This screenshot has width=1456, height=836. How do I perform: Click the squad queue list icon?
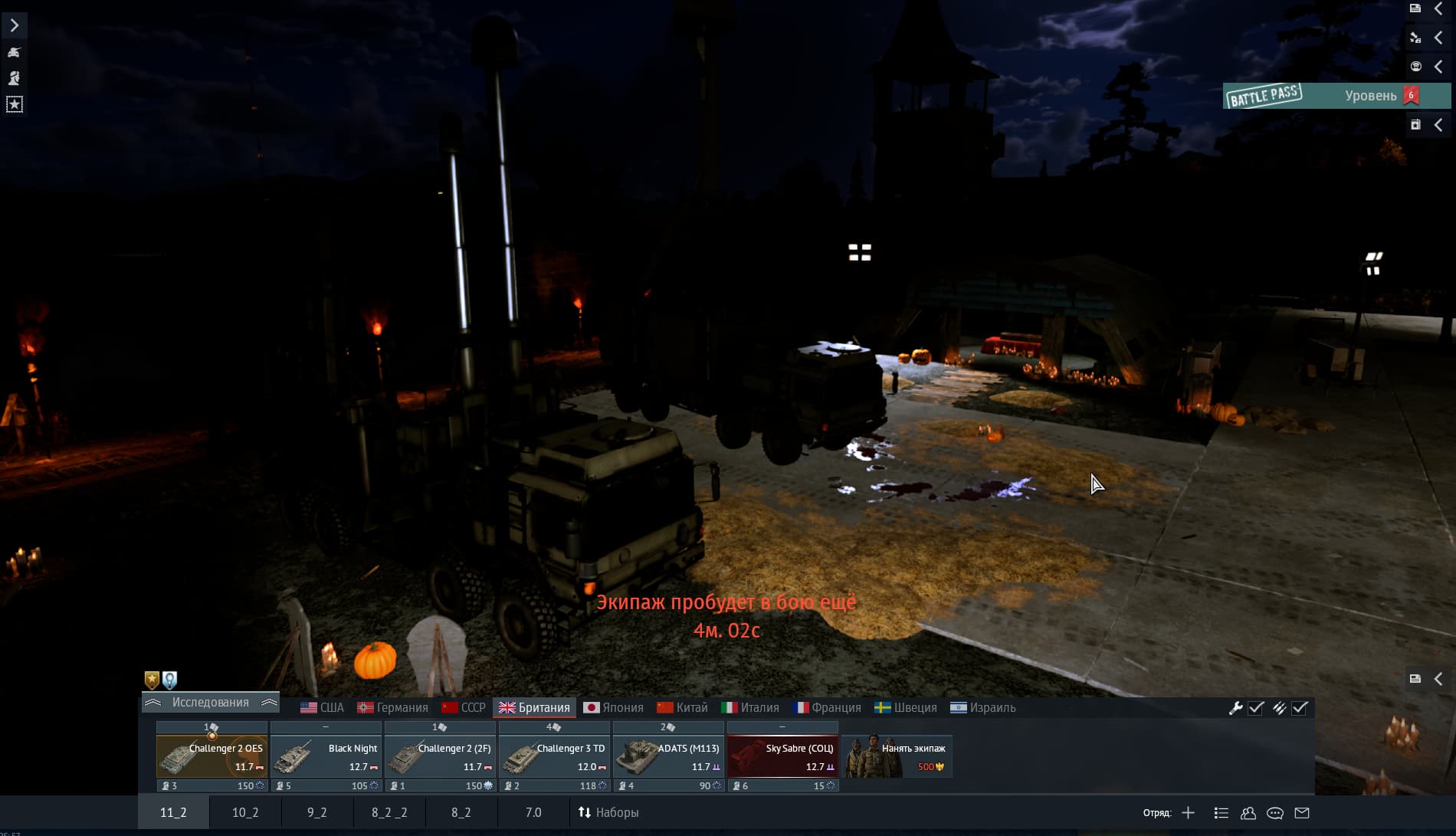1222,813
